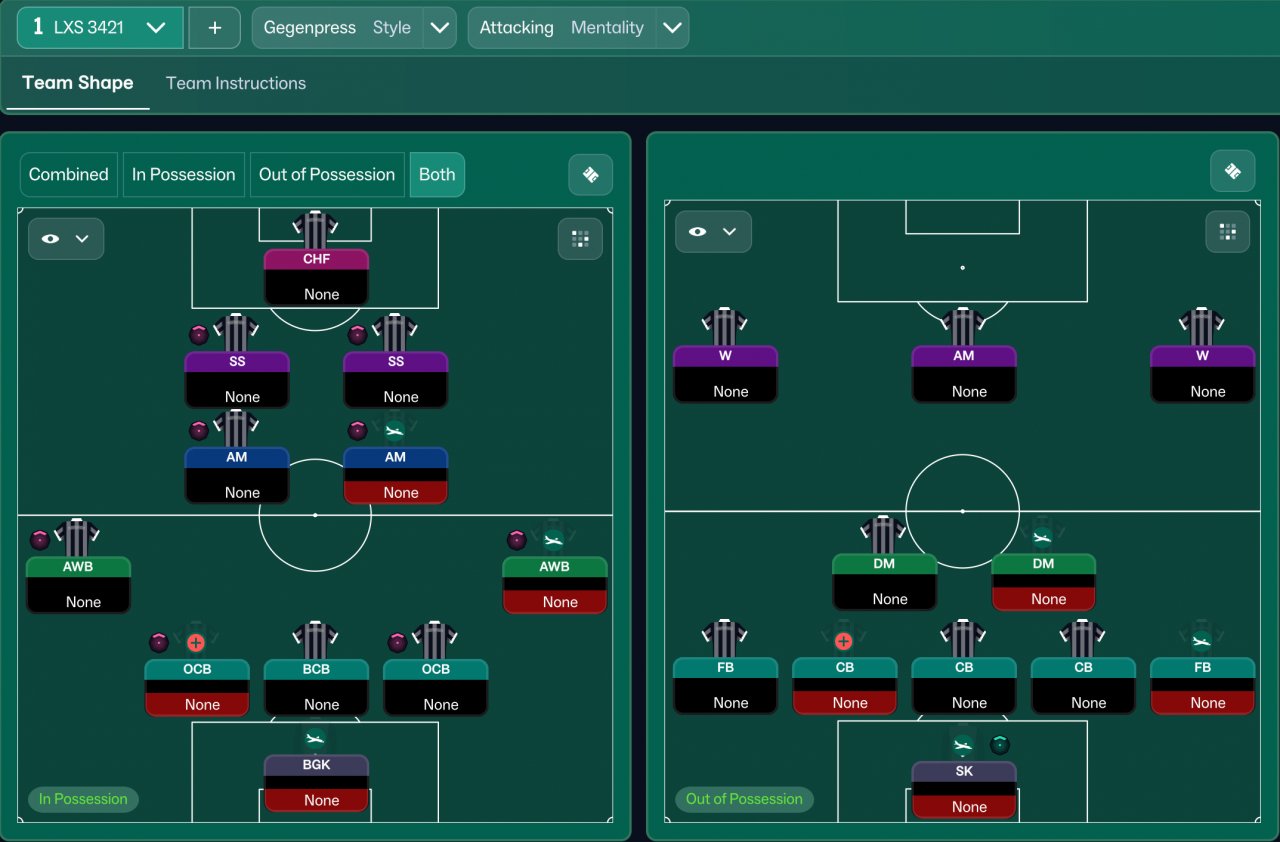The image size is (1280, 842).
Task: Click the grid icon on the left pitch
Action: click(580, 239)
